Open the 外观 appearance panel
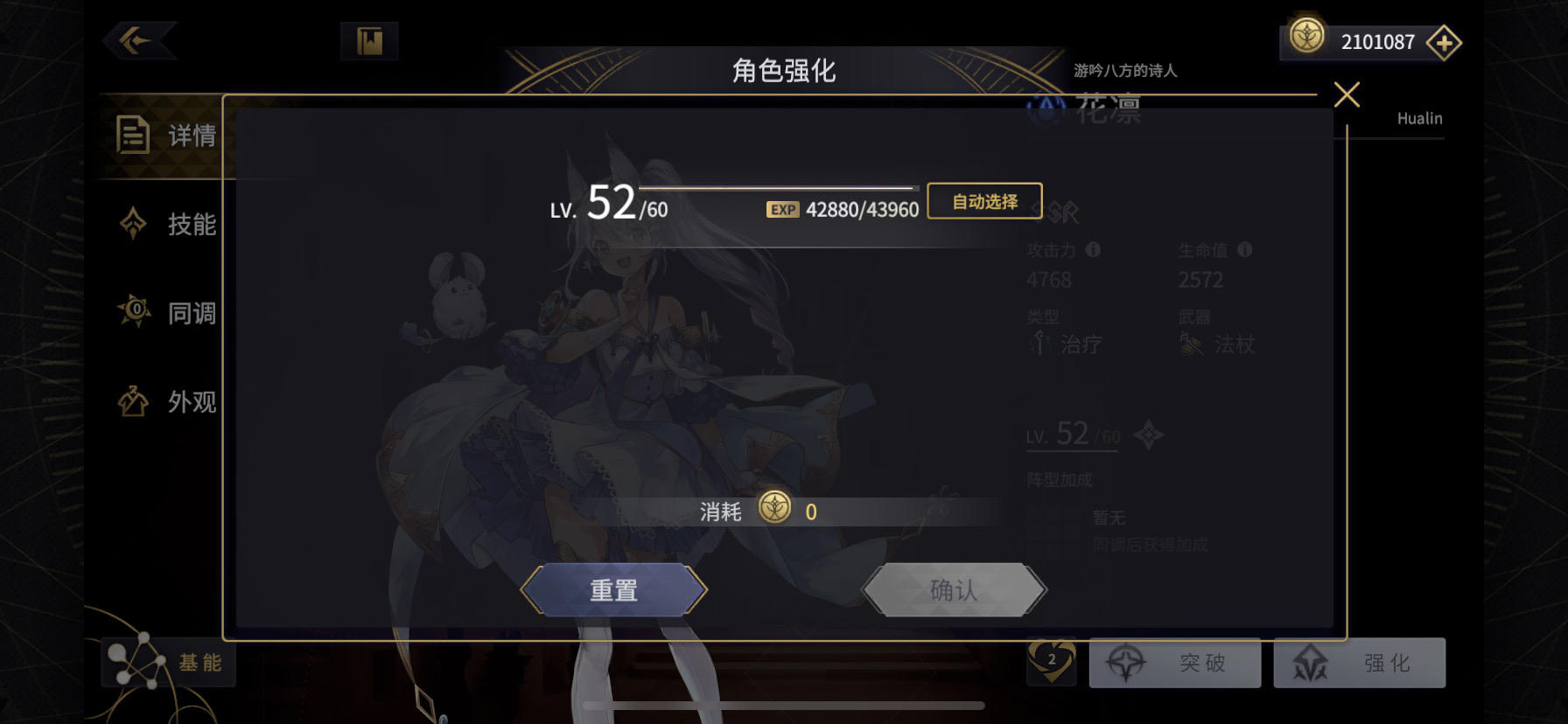The image size is (1568, 724). coord(167,402)
